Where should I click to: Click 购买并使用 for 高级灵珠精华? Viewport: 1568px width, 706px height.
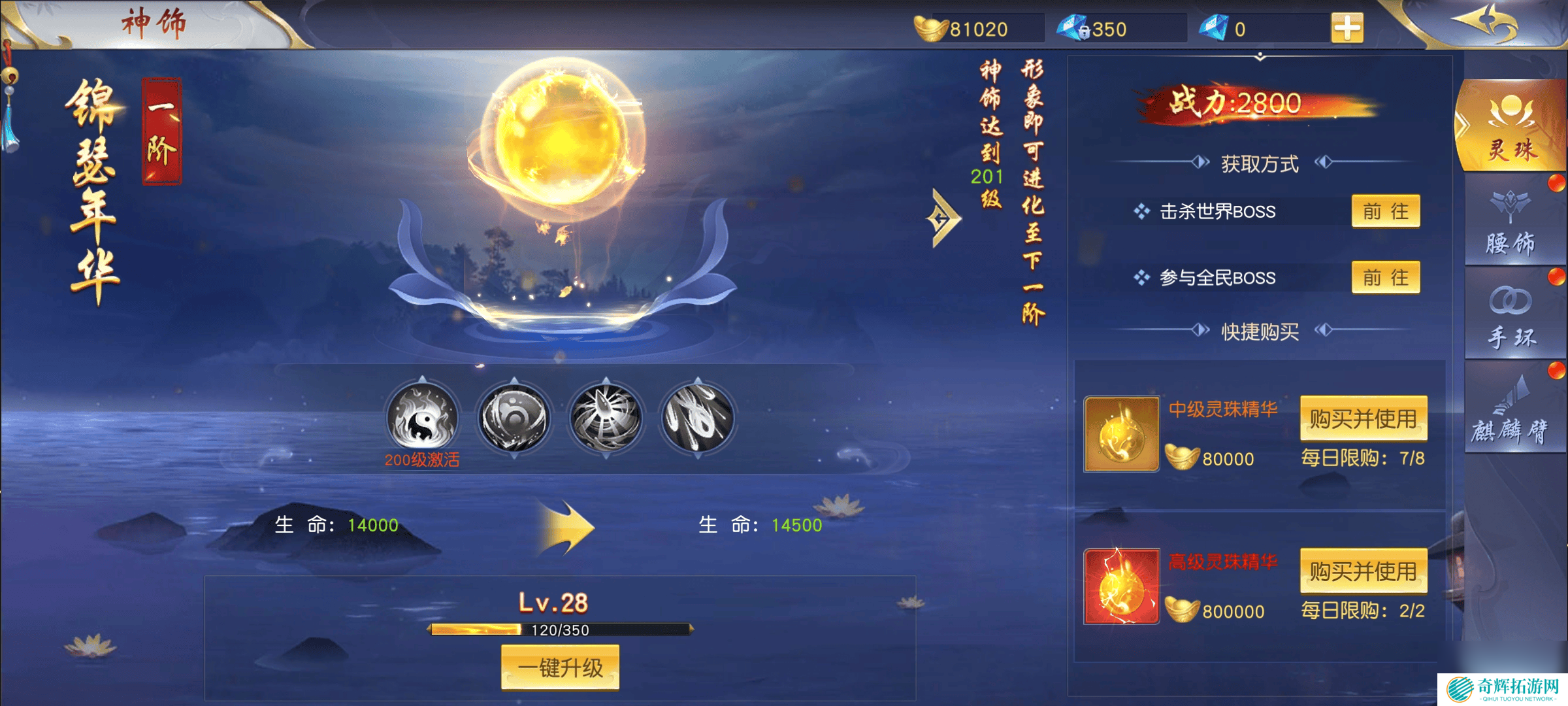[1364, 570]
